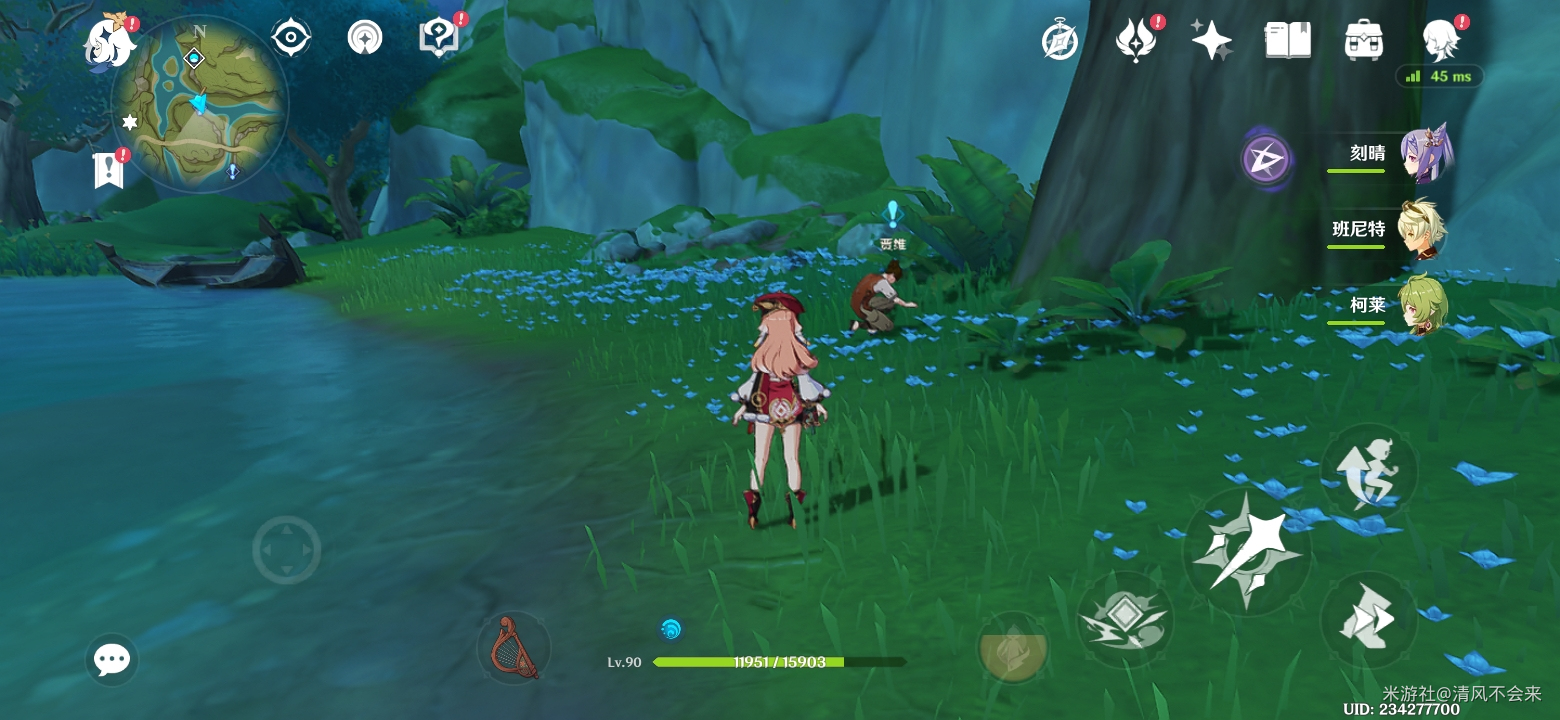
Task: Open the Paimon main menu
Action: (110, 42)
